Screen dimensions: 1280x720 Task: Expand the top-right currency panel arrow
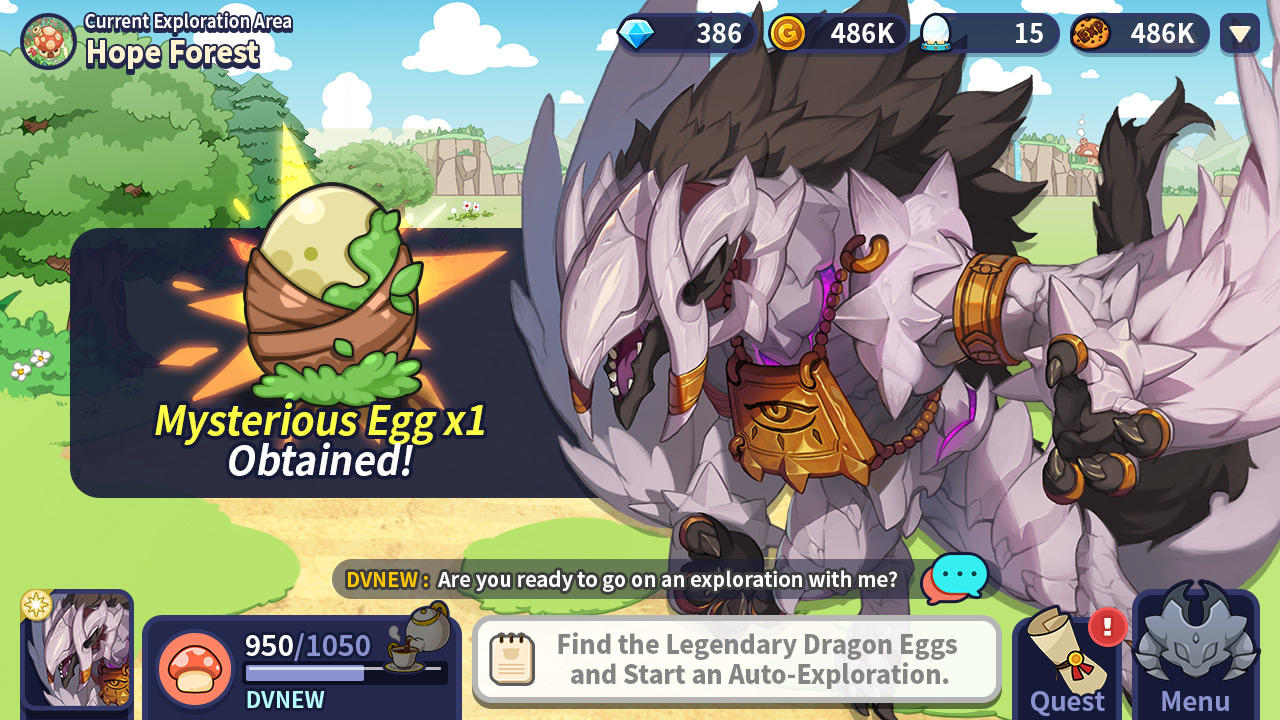(x=1238, y=33)
